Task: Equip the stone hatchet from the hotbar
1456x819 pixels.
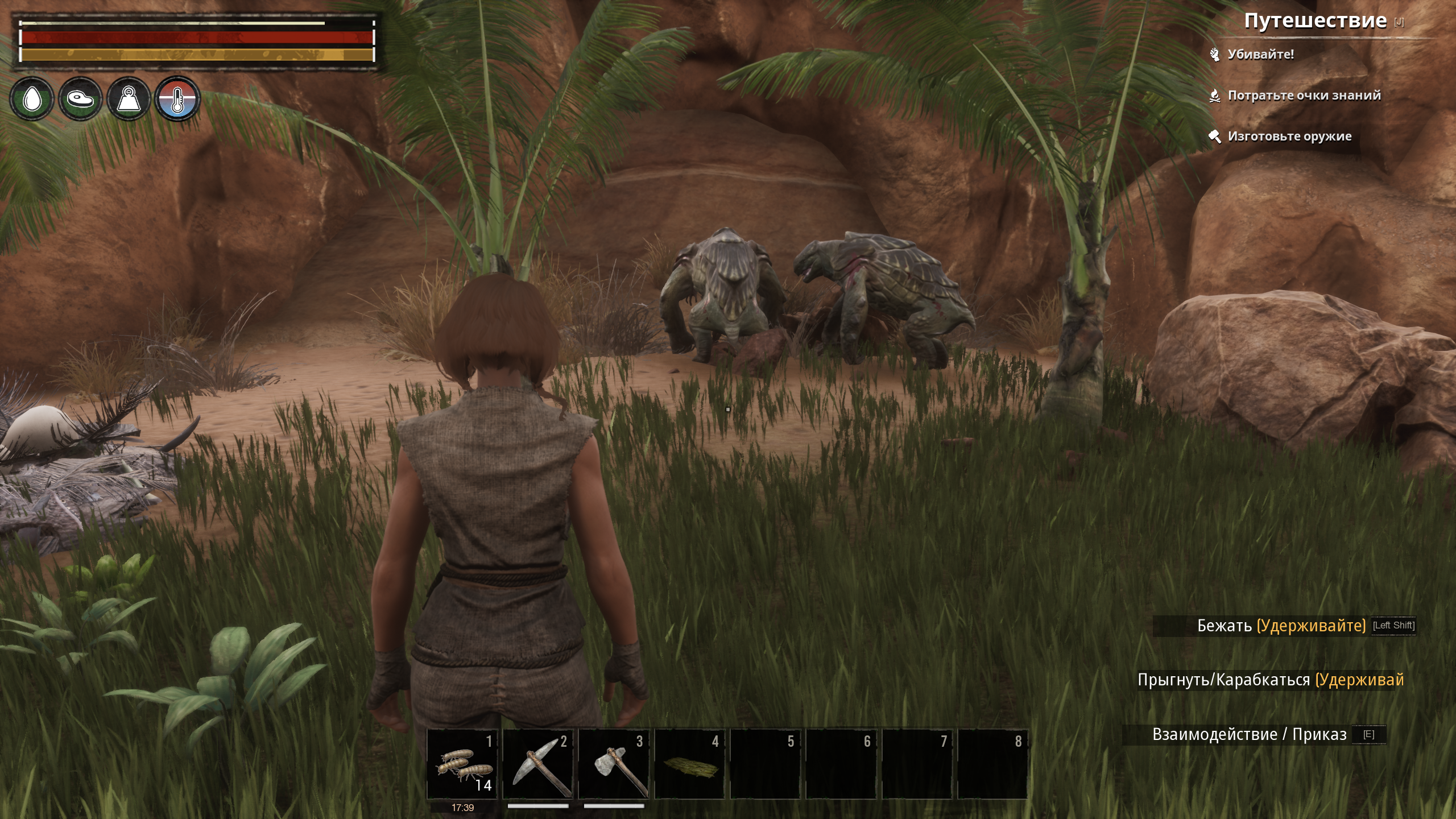Action: (614, 764)
